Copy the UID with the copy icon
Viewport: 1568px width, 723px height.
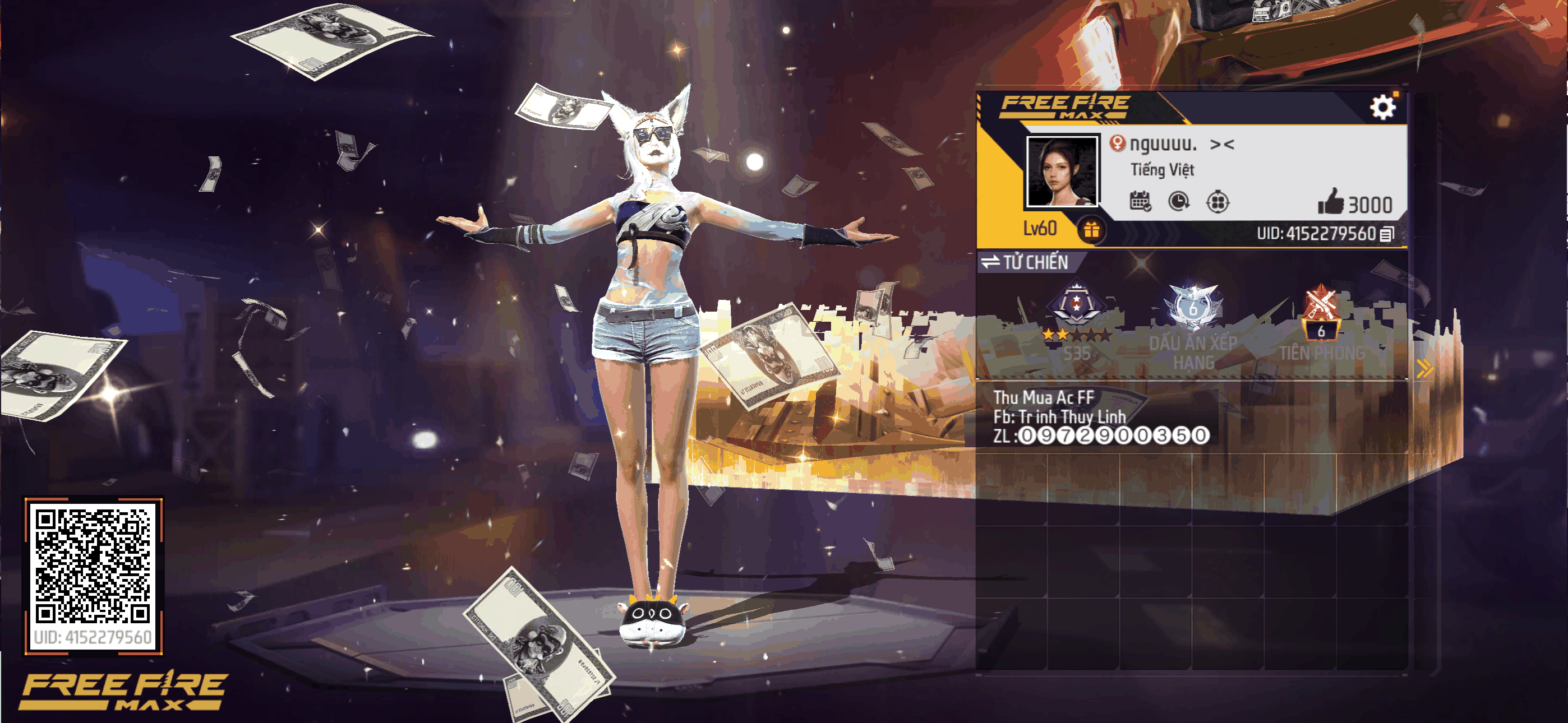(1386, 234)
